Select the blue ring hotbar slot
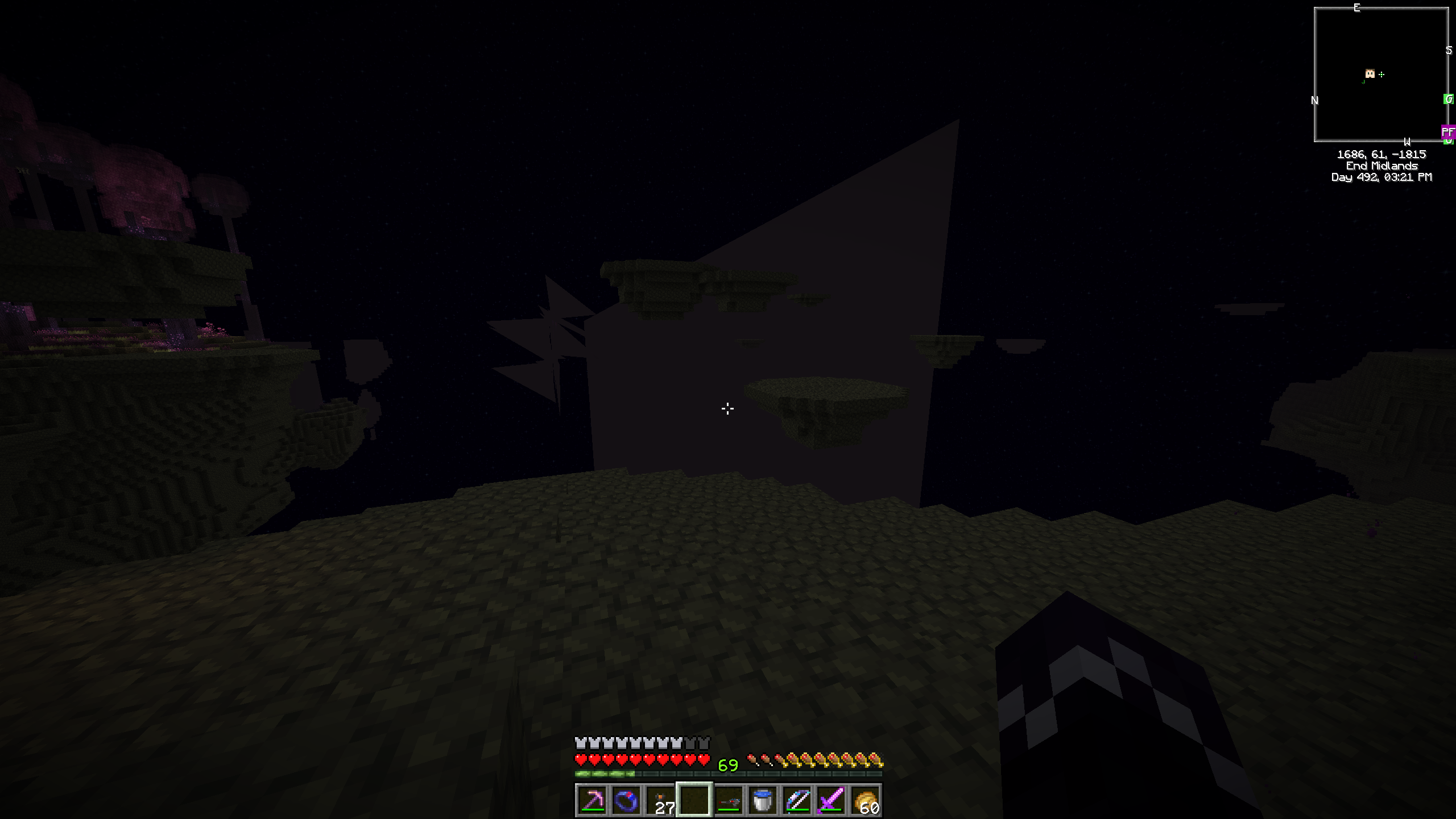The image size is (1456, 819). [x=626, y=800]
